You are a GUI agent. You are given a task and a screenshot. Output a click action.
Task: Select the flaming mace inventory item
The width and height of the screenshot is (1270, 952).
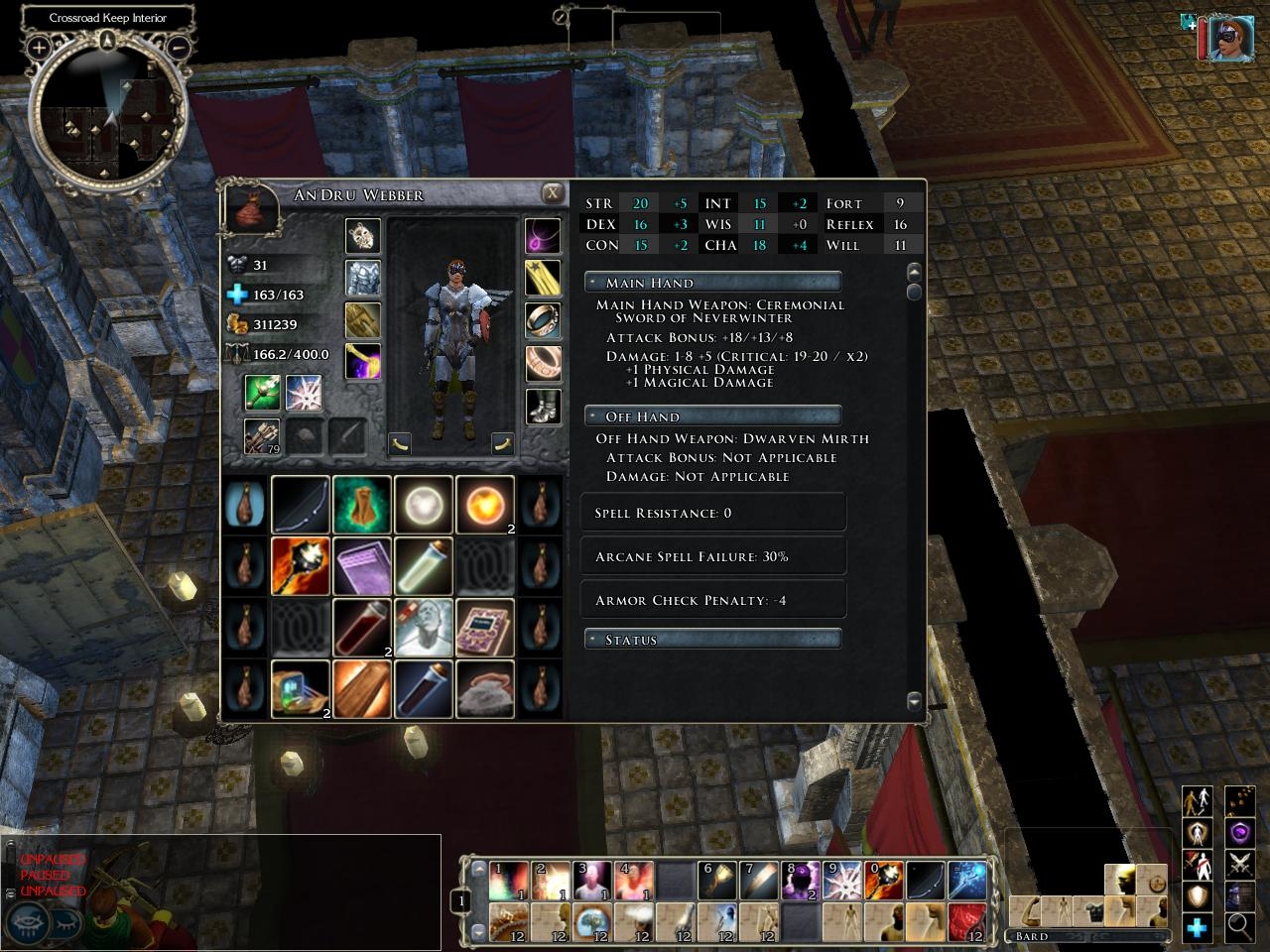pyautogui.click(x=301, y=566)
